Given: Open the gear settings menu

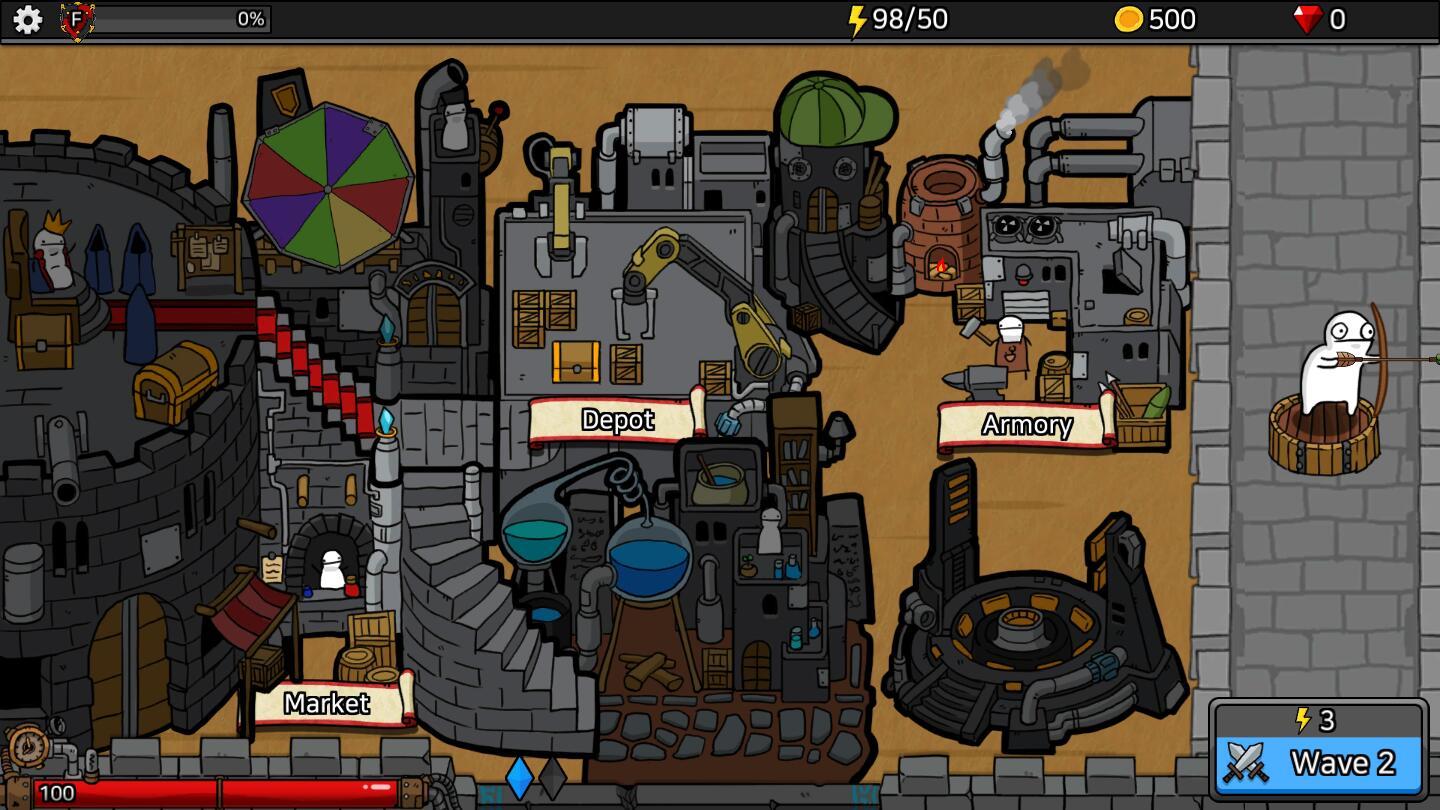Looking at the screenshot, I should point(27,19).
